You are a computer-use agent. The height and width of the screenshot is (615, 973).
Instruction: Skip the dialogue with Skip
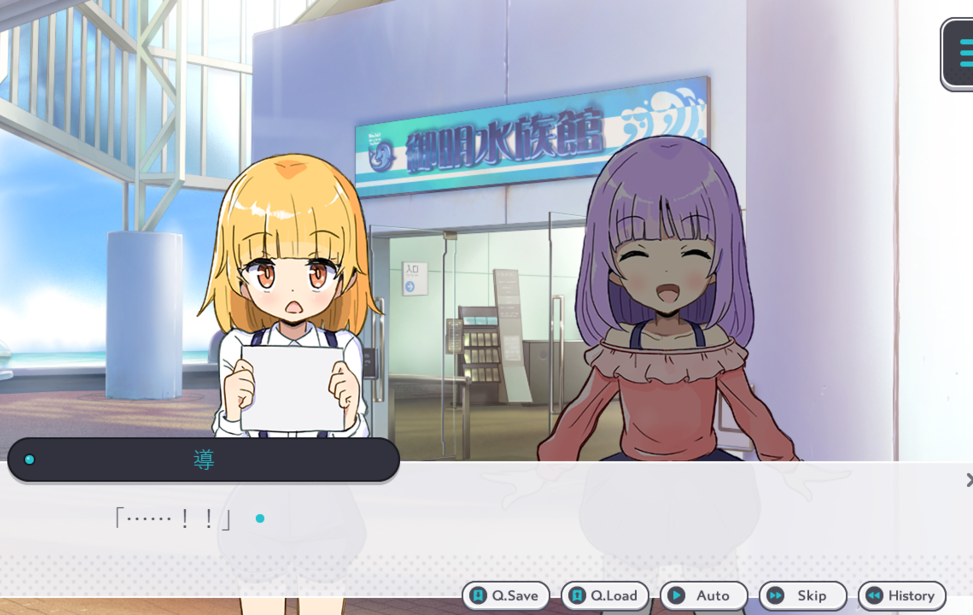coord(802,595)
